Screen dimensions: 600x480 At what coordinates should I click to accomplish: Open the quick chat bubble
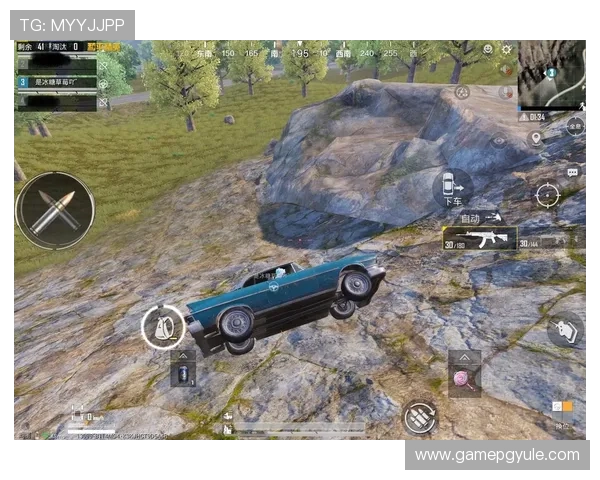click(x=572, y=171)
